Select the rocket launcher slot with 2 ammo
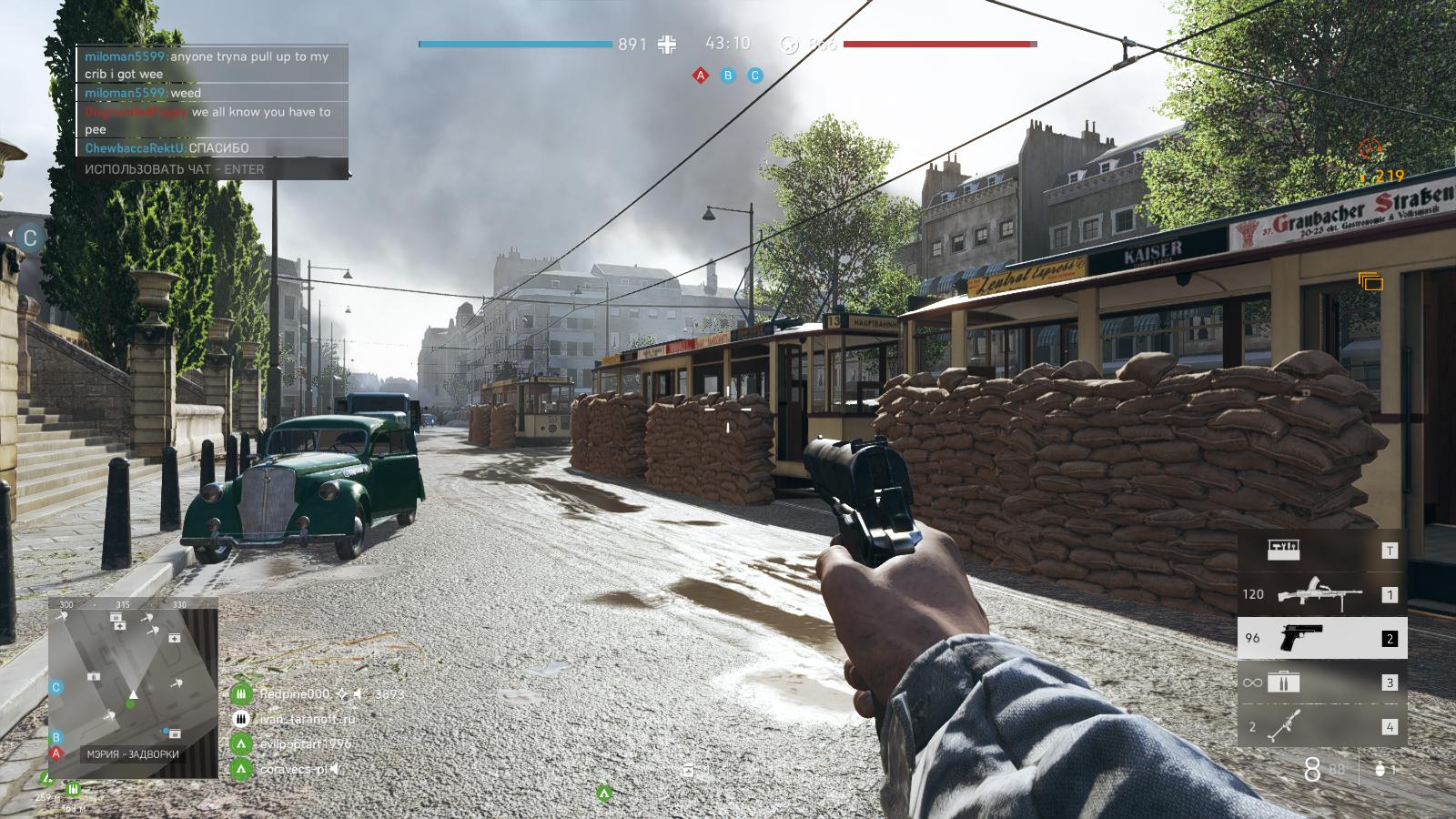This screenshot has height=819, width=1456. tap(1321, 726)
